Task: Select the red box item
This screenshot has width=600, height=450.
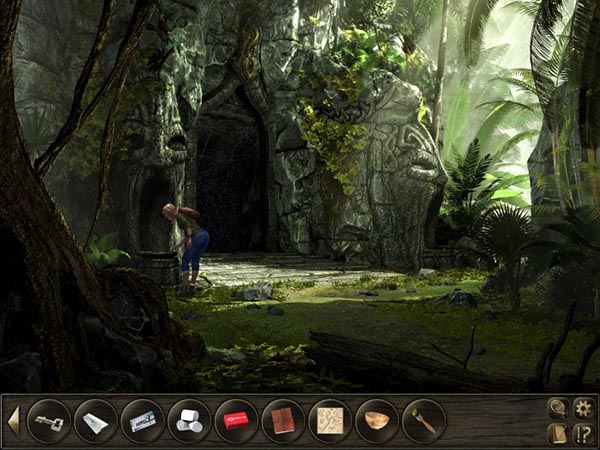Action: pyautogui.click(x=235, y=421)
